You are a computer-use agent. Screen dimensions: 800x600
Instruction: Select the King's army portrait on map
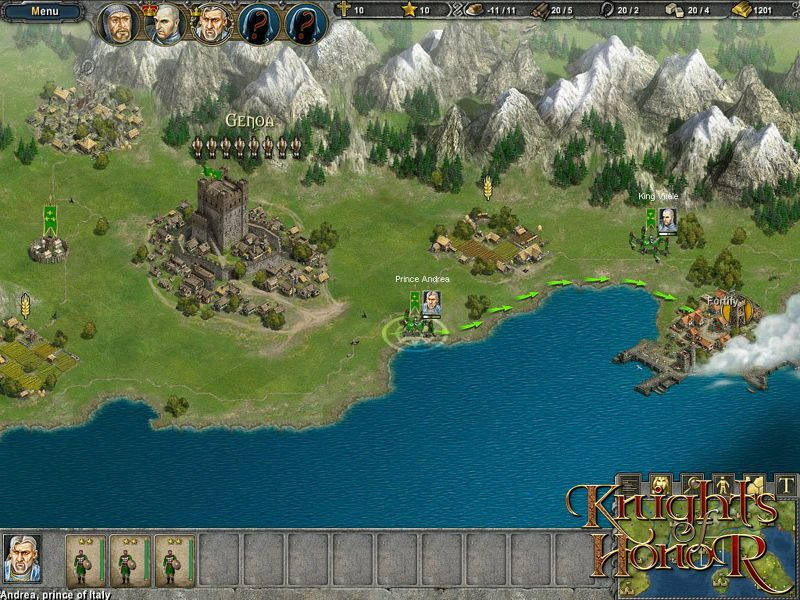(x=667, y=220)
